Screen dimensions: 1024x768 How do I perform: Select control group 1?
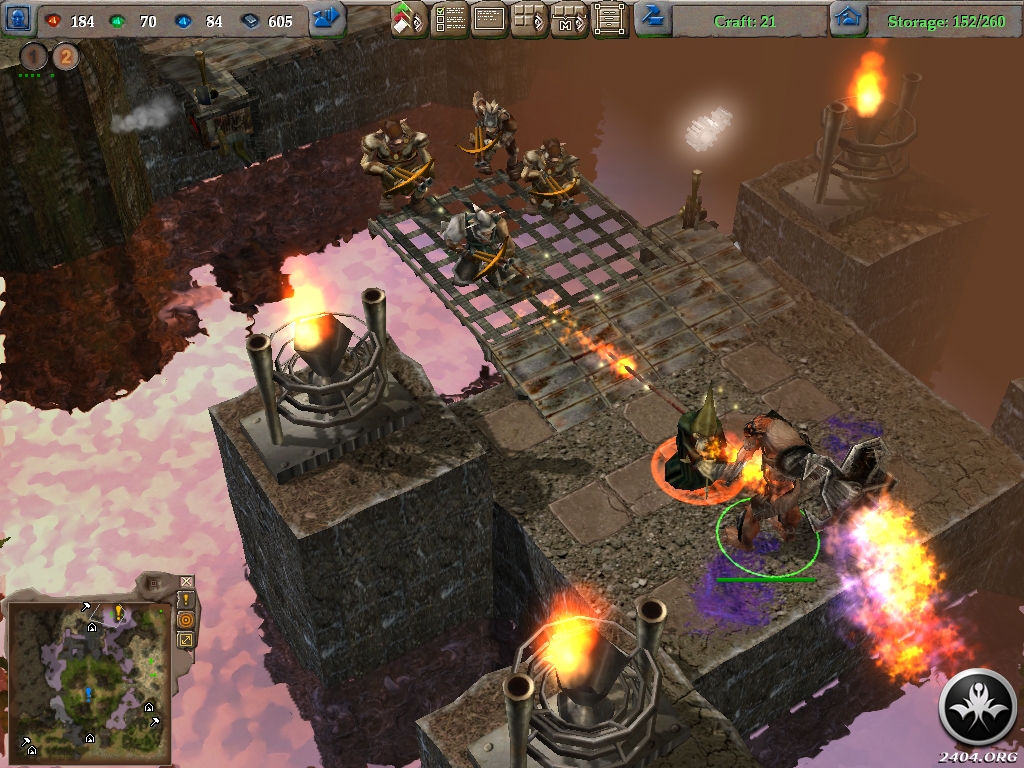(33, 56)
